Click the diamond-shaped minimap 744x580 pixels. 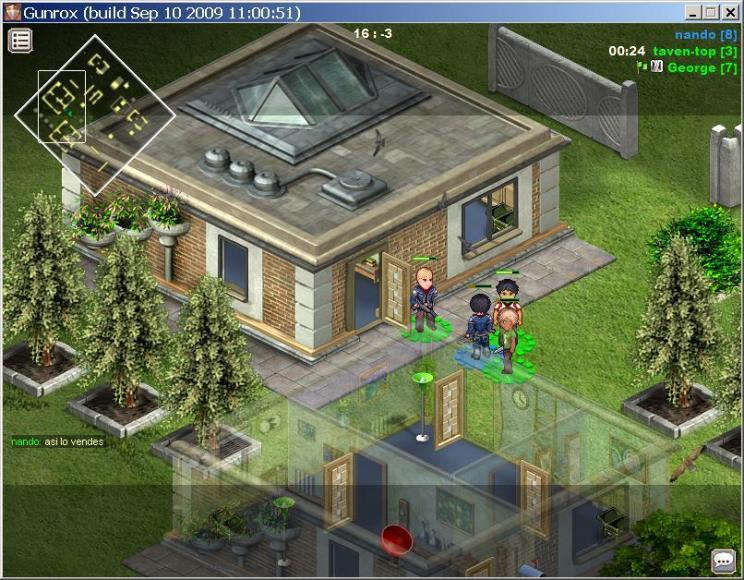click(95, 114)
